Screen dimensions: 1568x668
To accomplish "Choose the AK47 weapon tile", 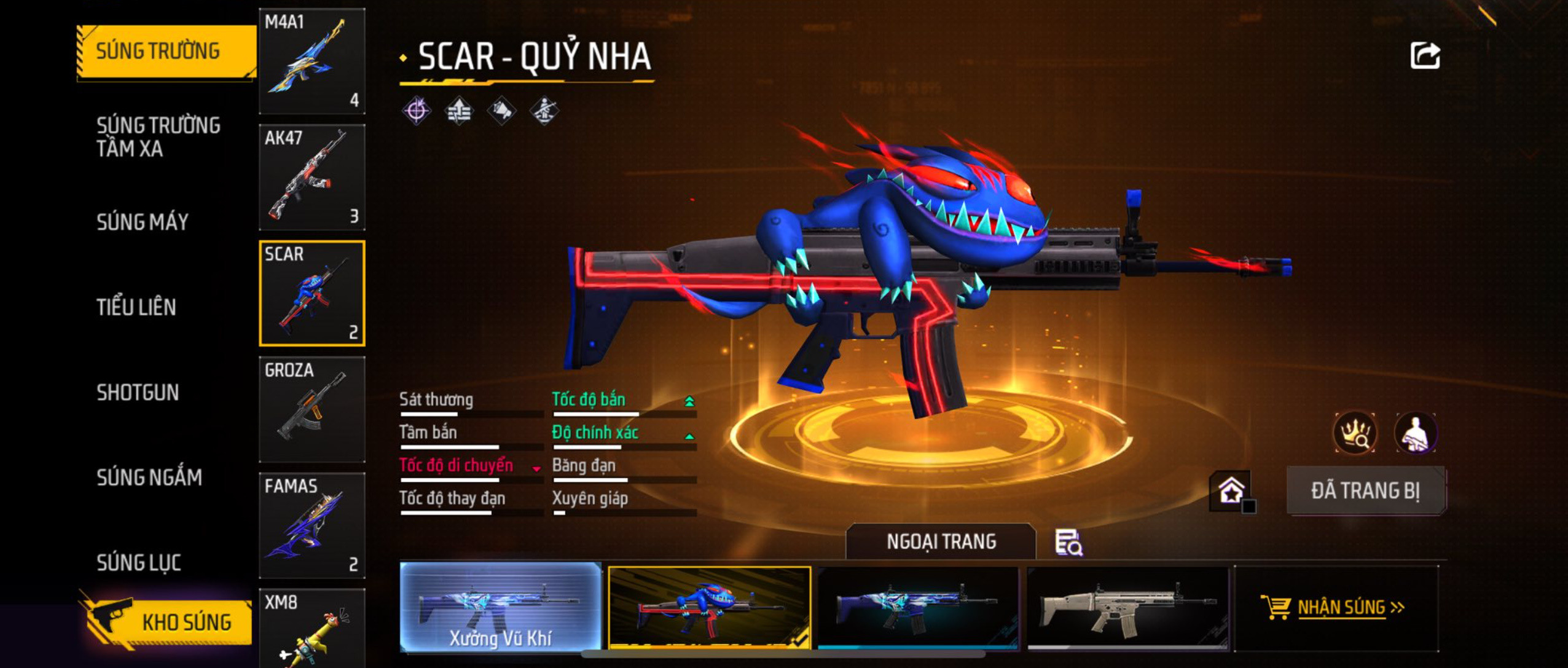I will (312, 177).
